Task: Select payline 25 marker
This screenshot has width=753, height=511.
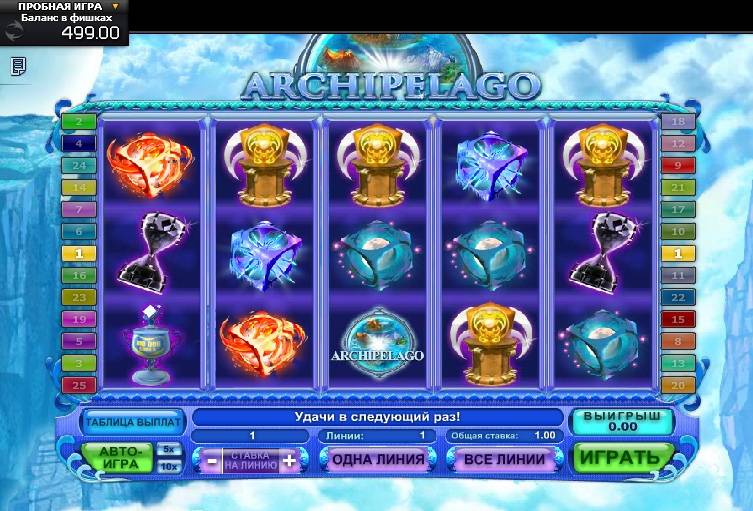Action: pyautogui.click(x=78, y=384)
